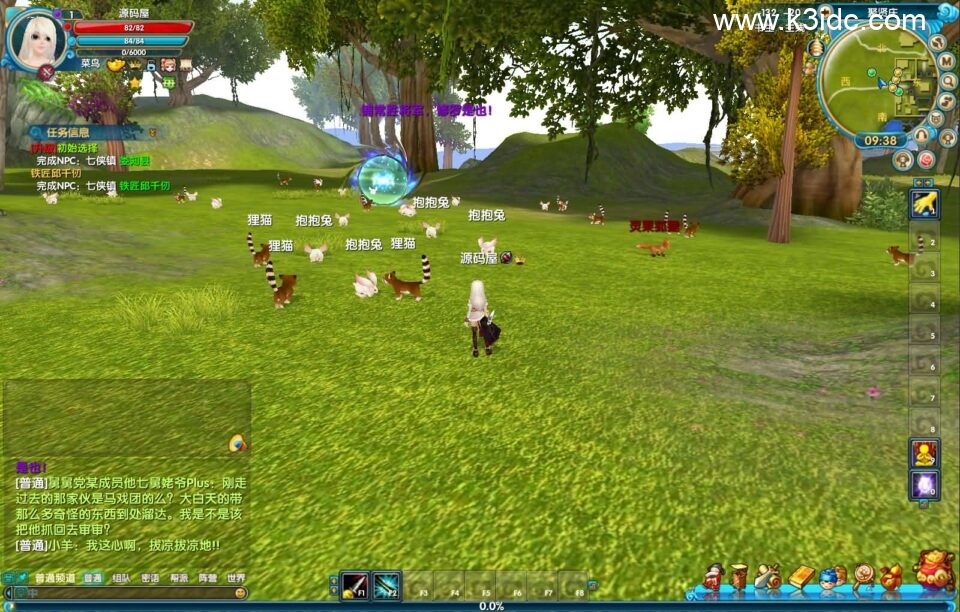Activate the F2 blue slash skill
This screenshot has width=960, height=612.
click(x=387, y=585)
